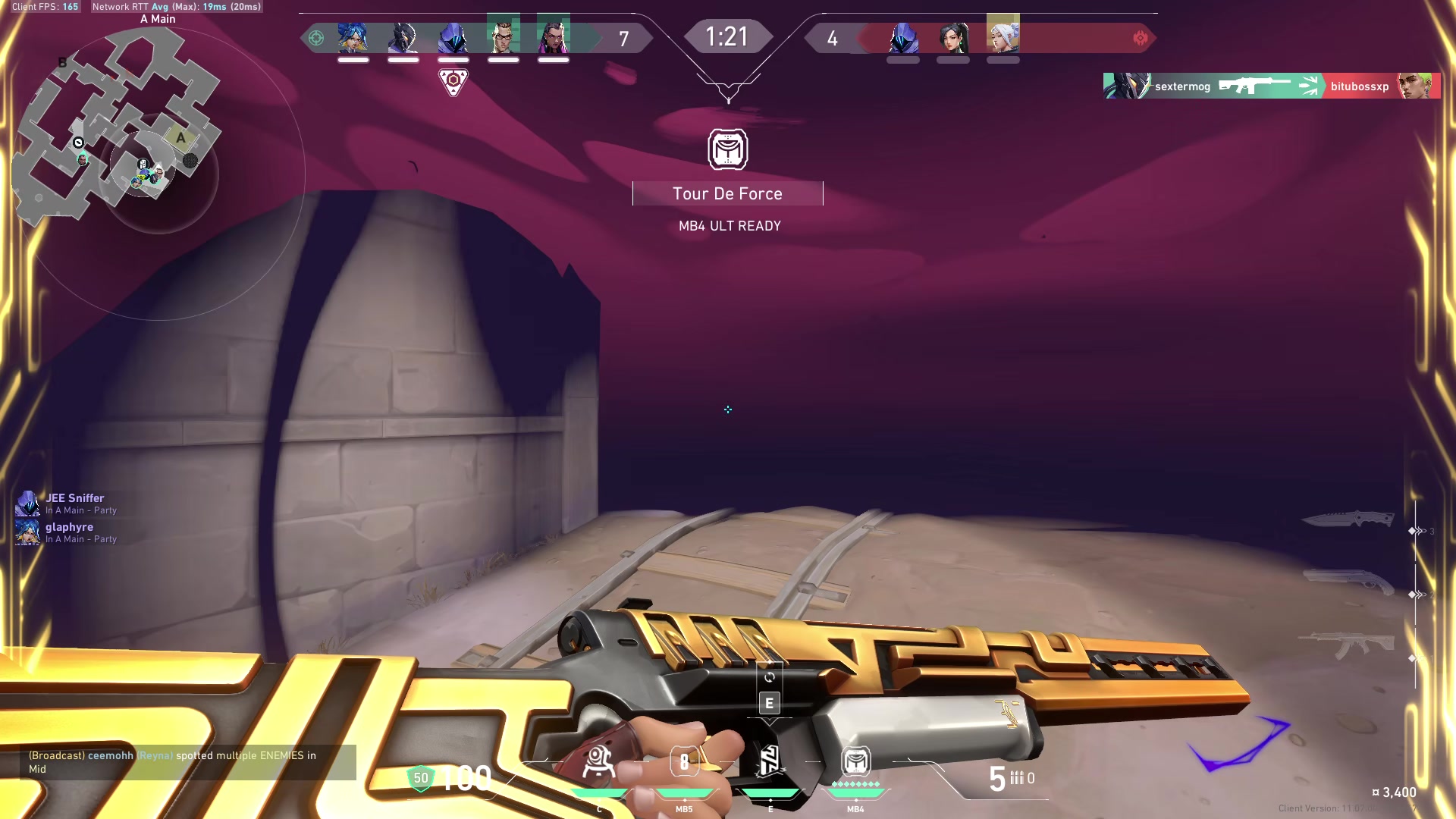
Task: Select the Neon teammate portrait
Action: tap(353, 36)
